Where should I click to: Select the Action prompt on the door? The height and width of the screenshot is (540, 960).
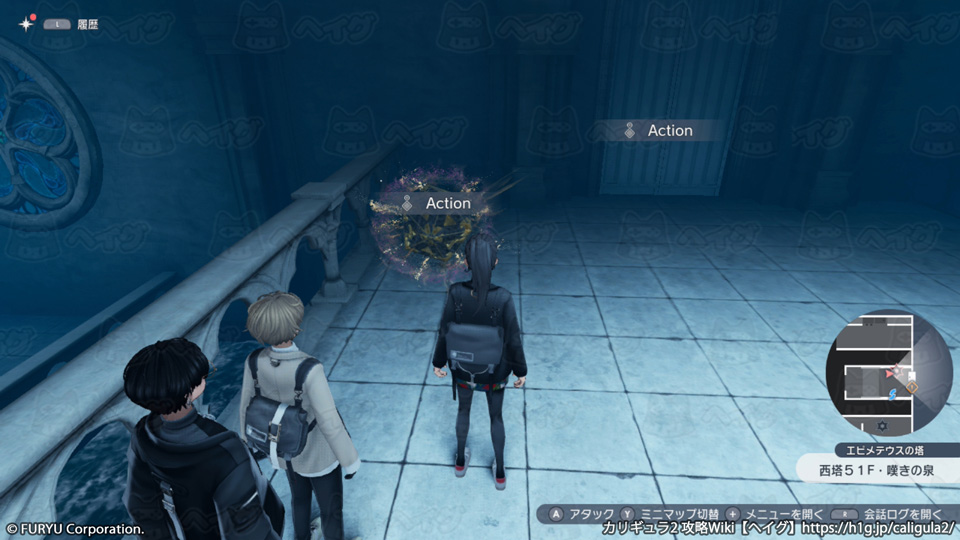point(658,131)
